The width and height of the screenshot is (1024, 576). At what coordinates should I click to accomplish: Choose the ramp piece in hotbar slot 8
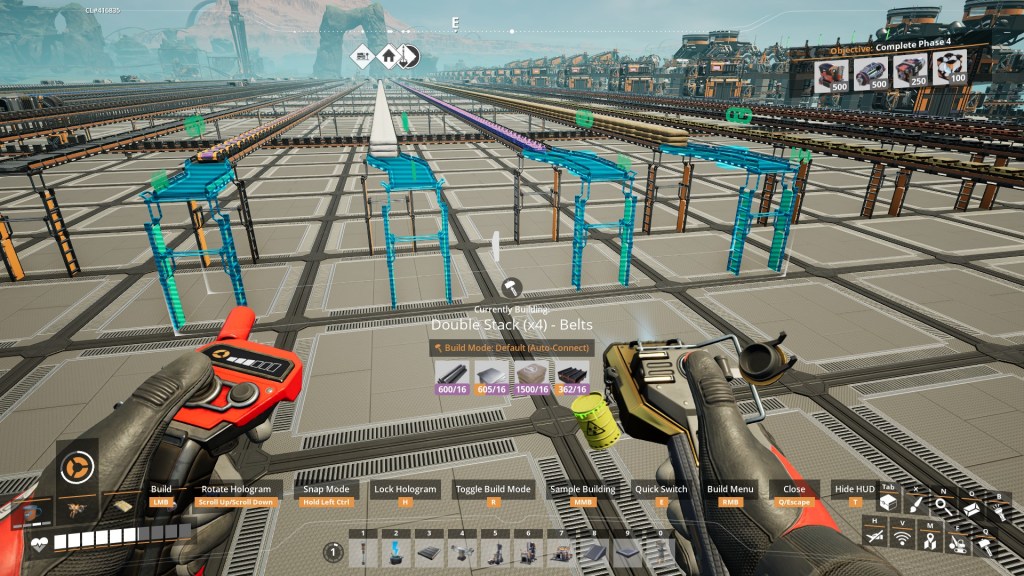(x=594, y=552)
